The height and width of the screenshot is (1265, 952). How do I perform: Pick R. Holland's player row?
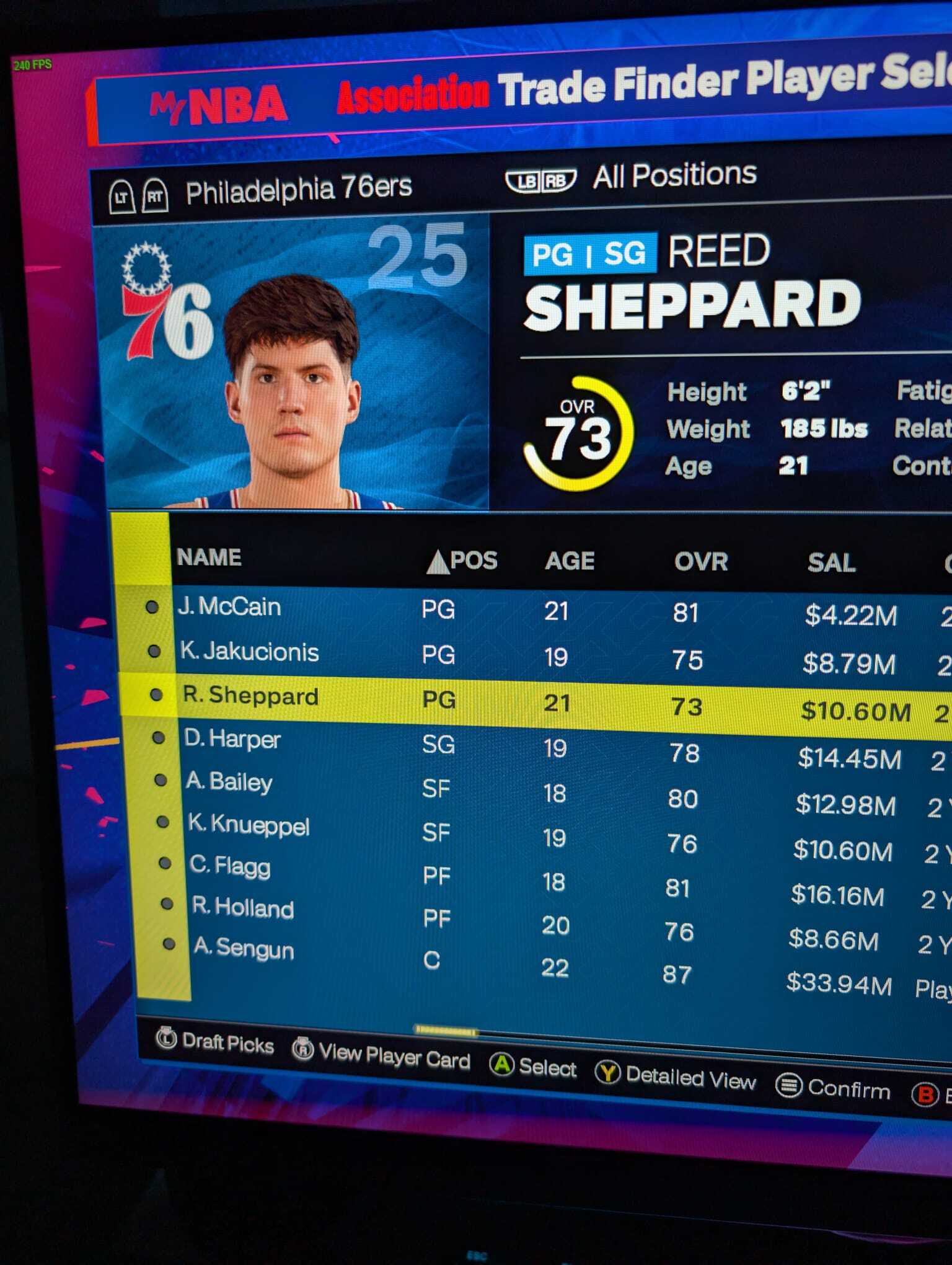pos(243,908)
